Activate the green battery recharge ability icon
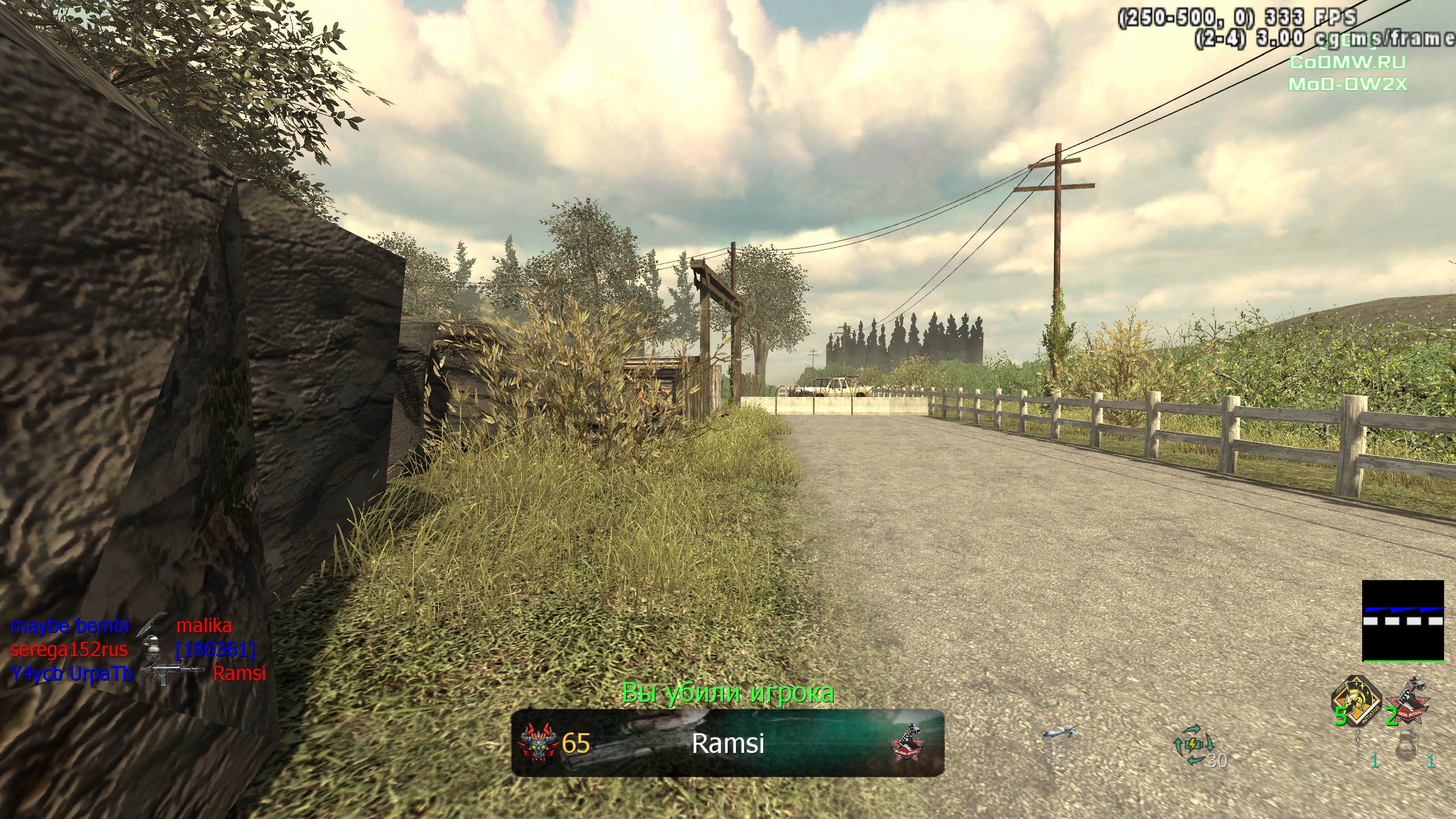 pos(1193,744)
